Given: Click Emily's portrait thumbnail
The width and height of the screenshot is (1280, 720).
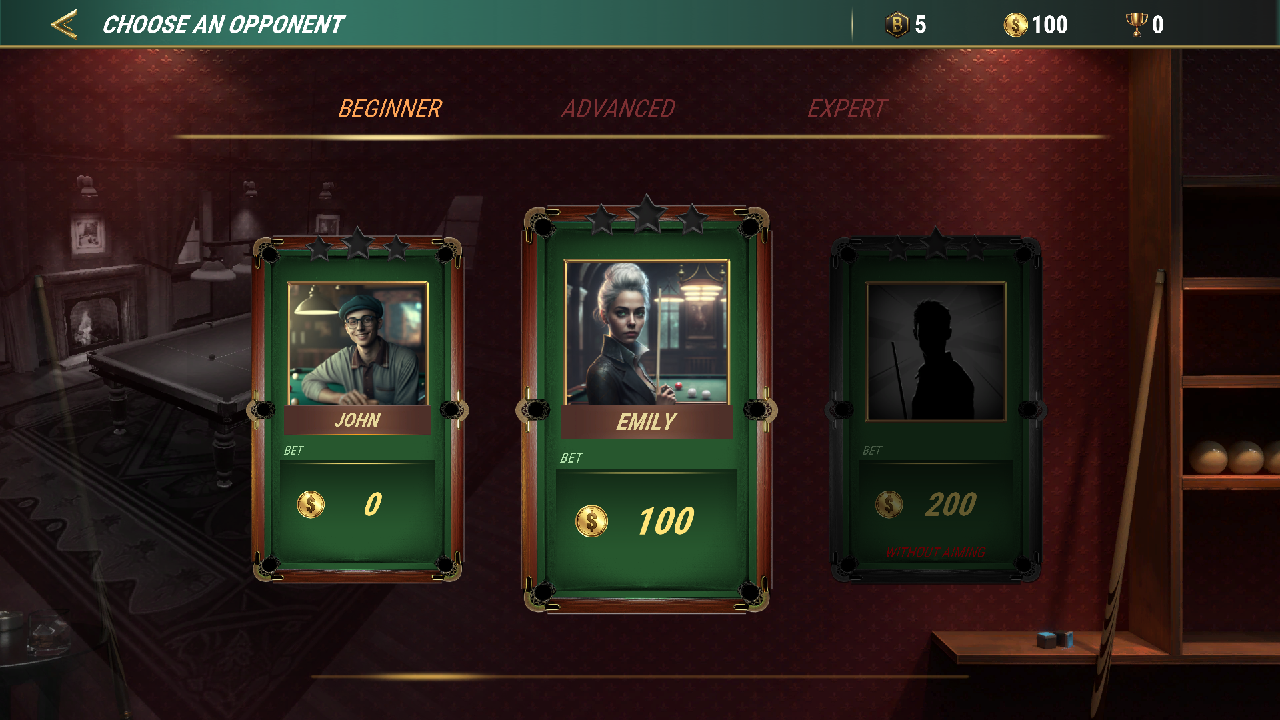Looking at the screenshot, I should (645, 330).
